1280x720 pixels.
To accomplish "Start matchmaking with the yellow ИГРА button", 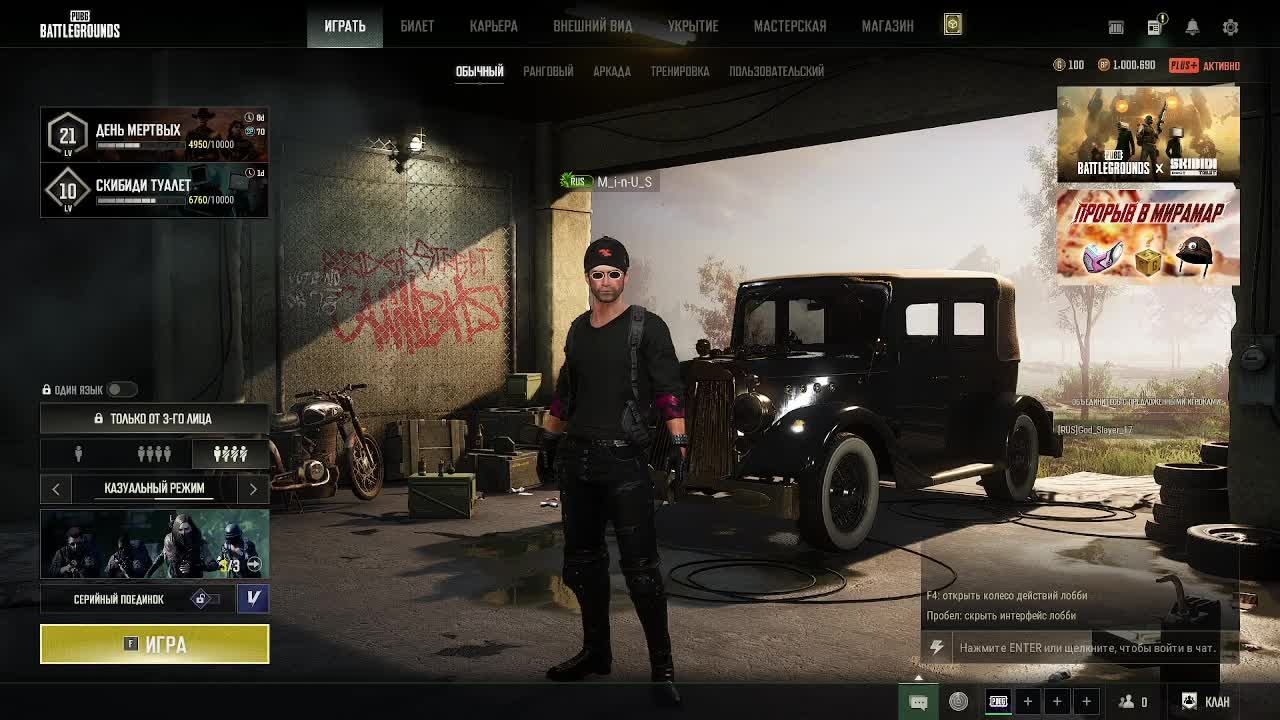I will [154, 644].
